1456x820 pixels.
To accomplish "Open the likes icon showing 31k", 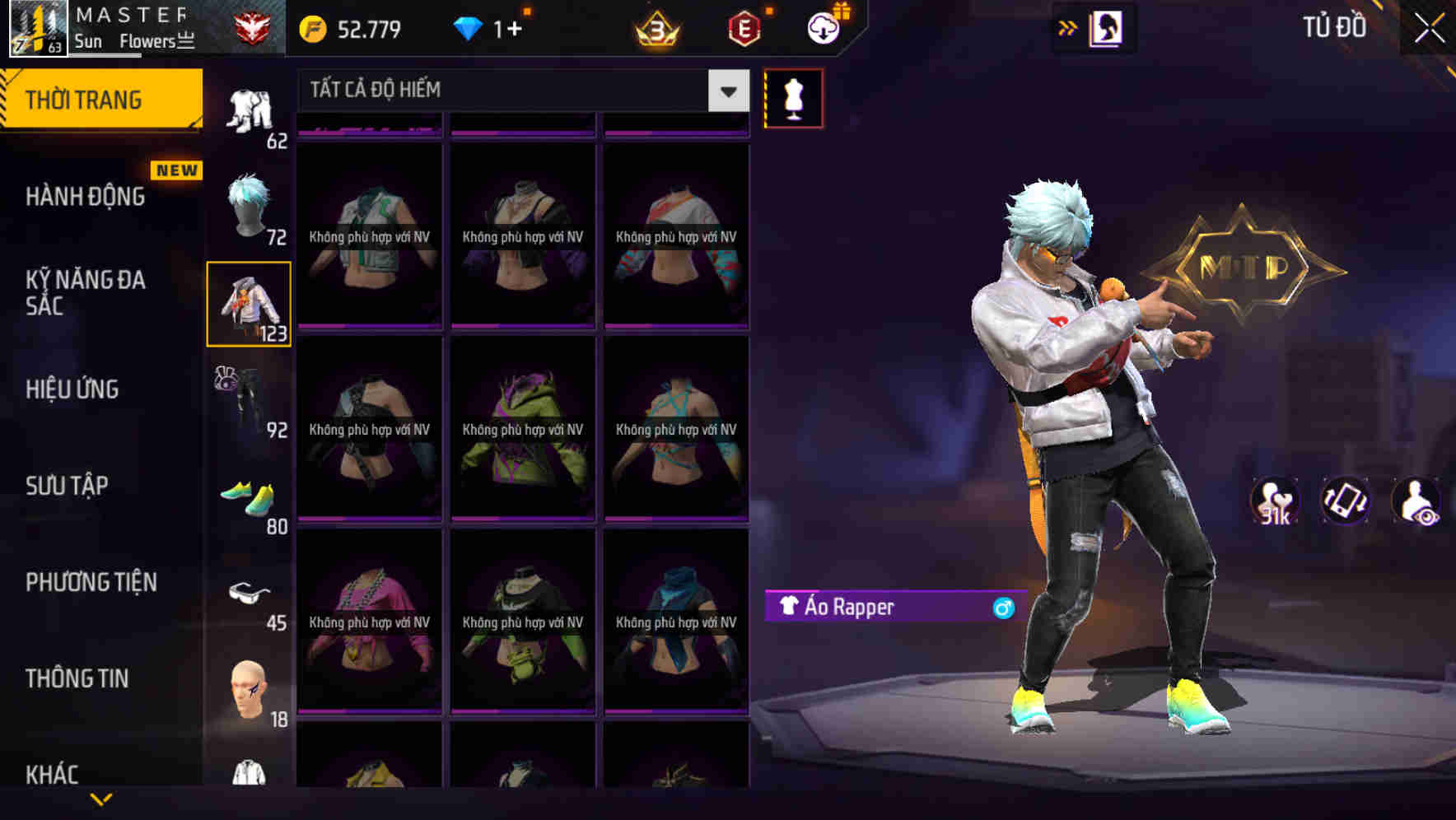I will point(1273,501).
